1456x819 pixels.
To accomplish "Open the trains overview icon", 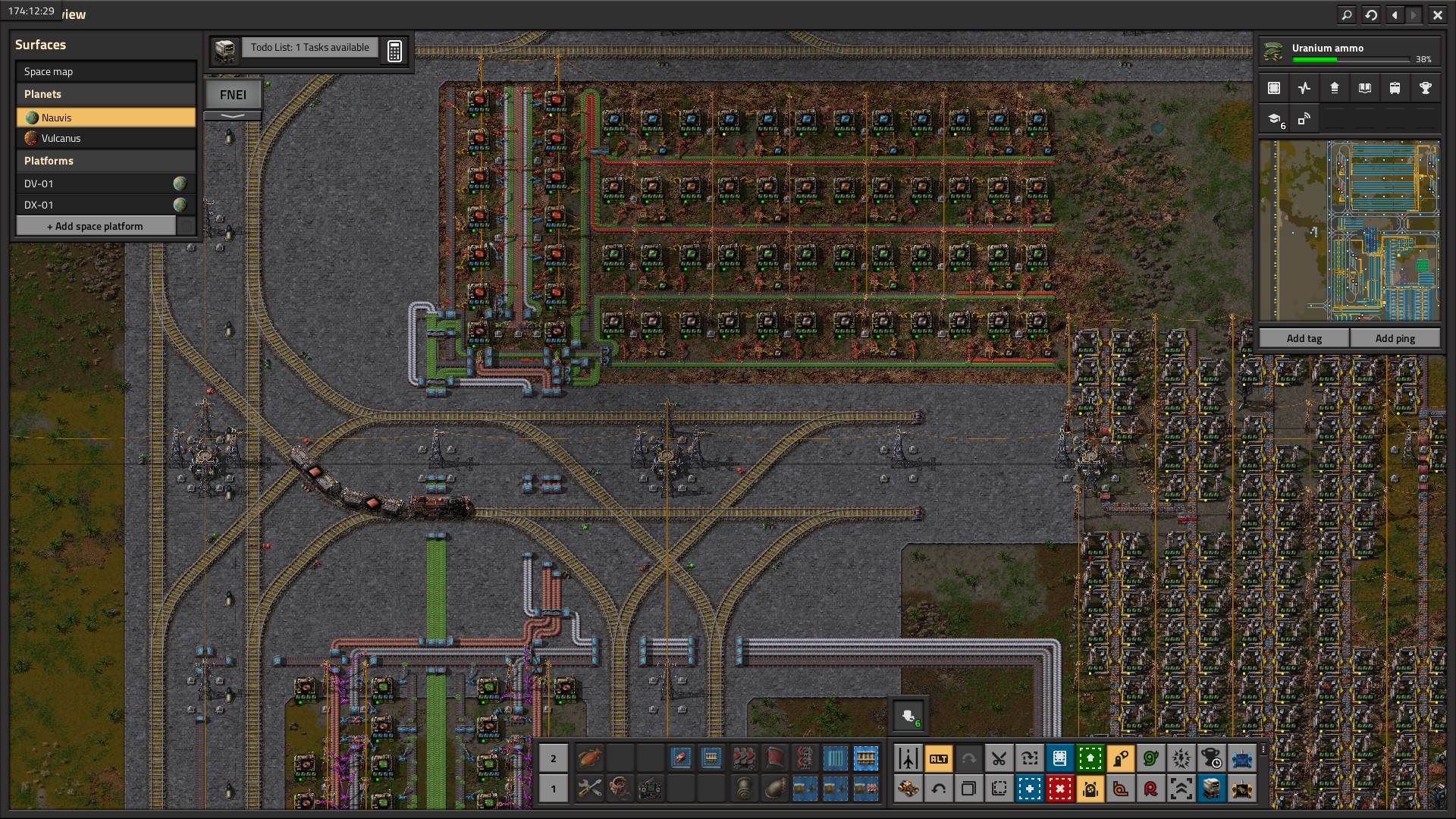I will click(x=1395, y=88).
